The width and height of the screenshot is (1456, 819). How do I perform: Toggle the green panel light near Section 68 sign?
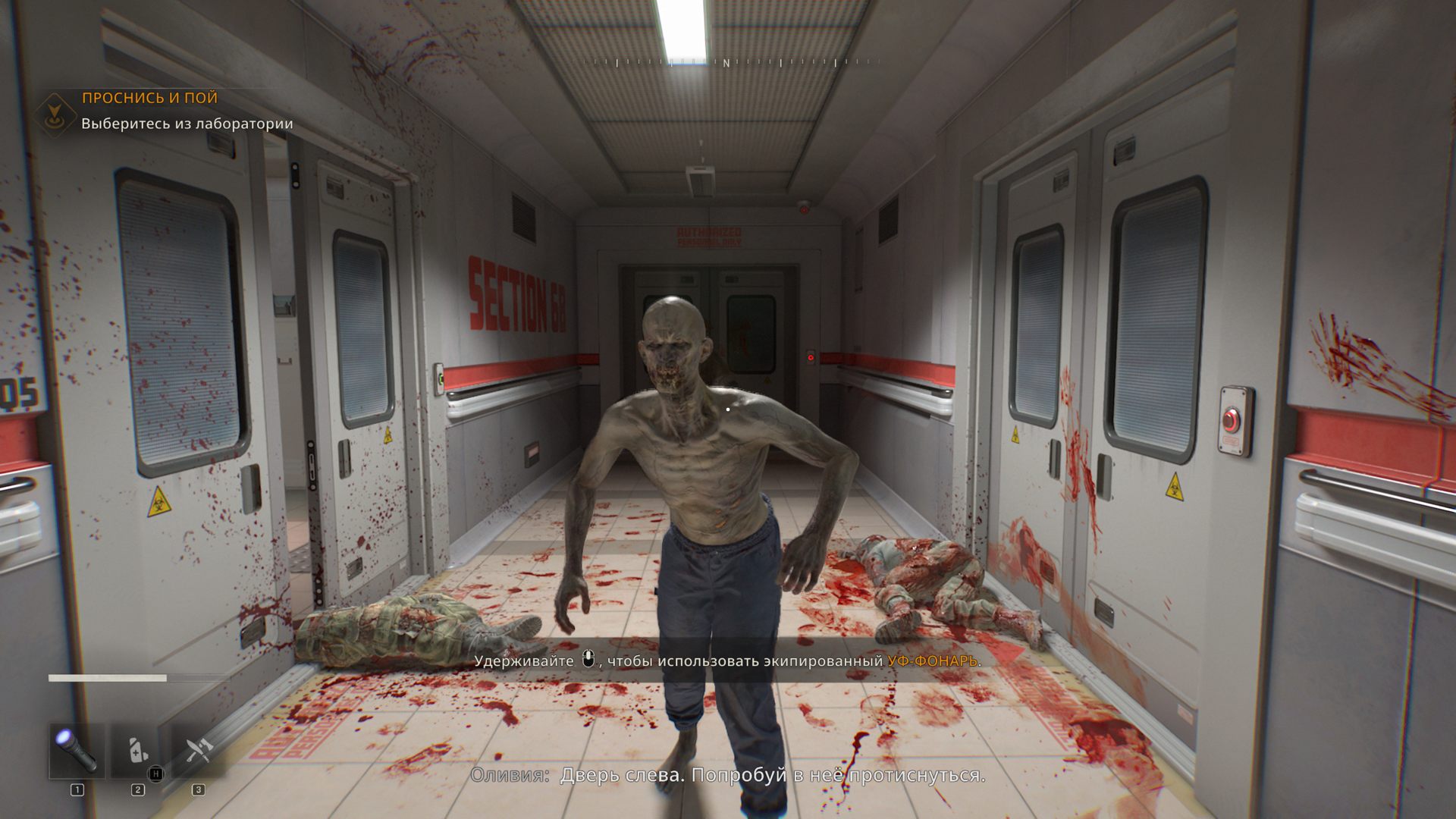point(441,377)
